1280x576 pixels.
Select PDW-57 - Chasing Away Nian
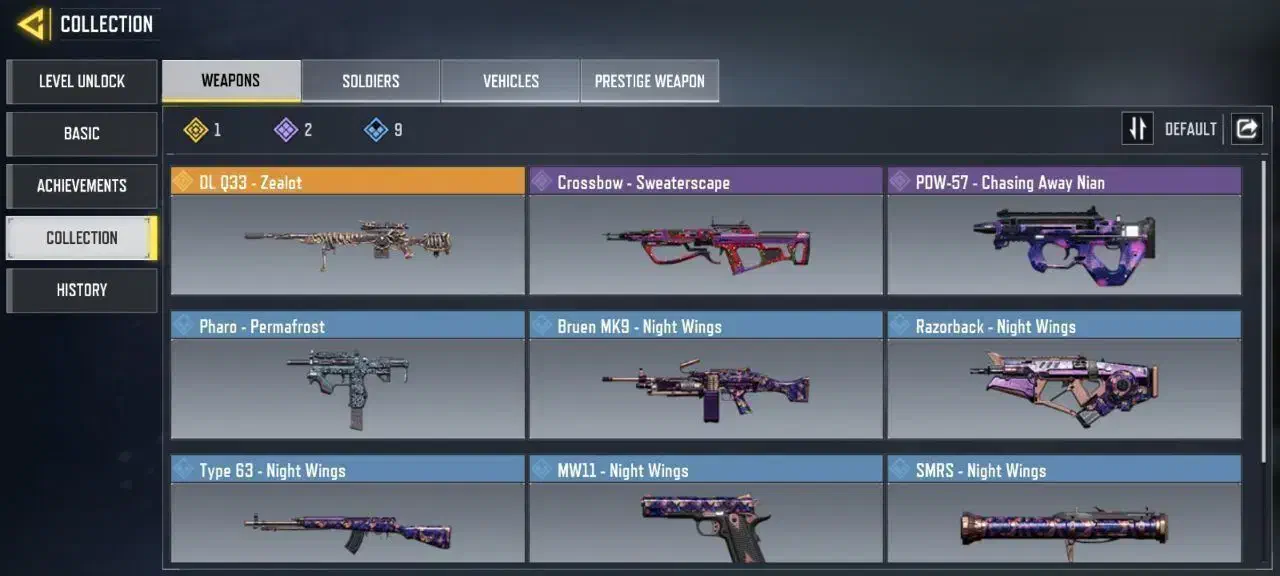pyautogui.click(x=1064, y=231)
